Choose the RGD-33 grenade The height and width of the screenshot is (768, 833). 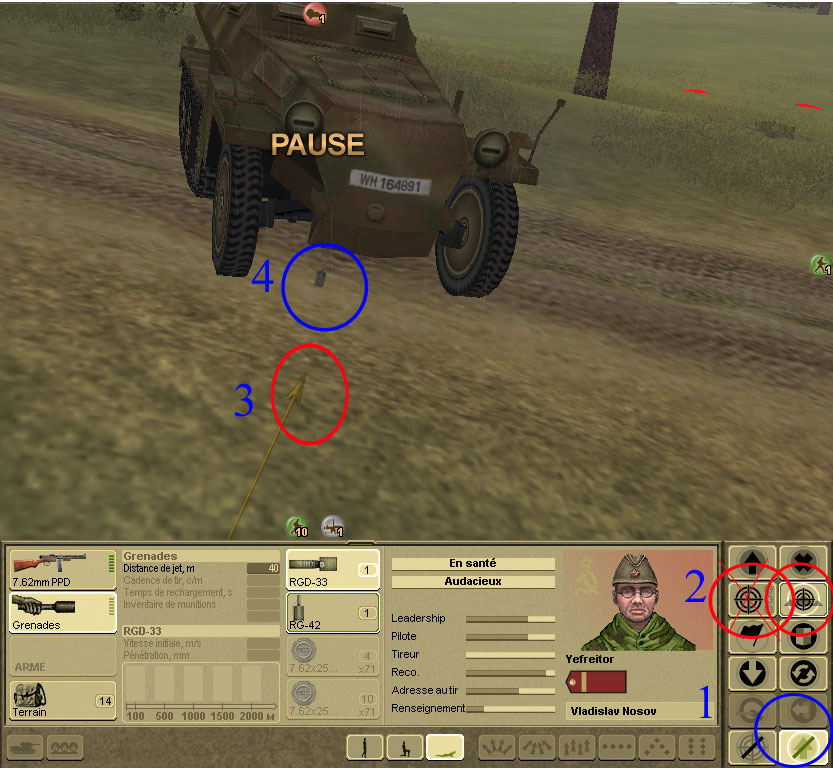coord(332,568)
